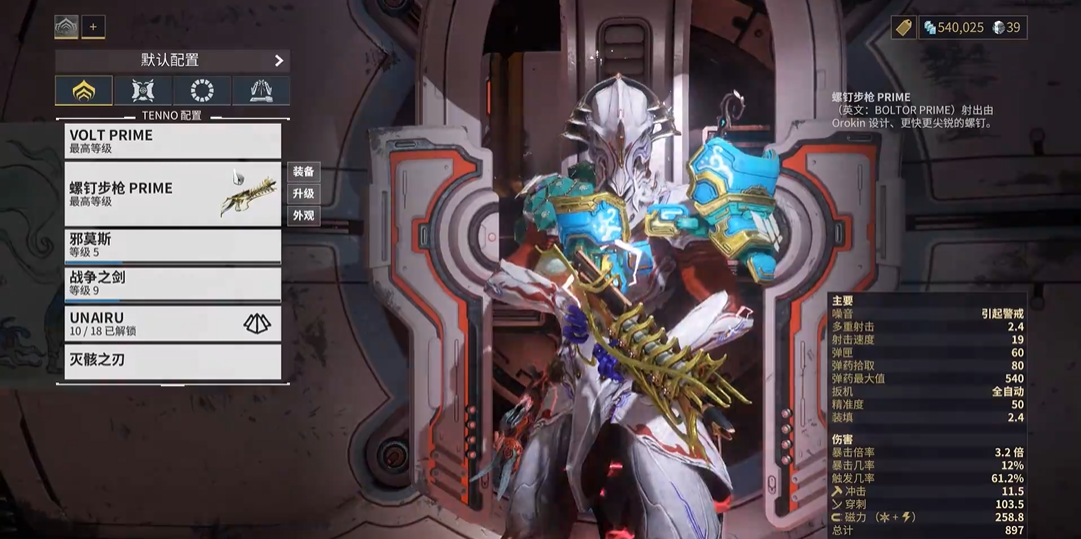Open the 外观 appearance options
This screenshot has height=539, width=1081.
303,215
